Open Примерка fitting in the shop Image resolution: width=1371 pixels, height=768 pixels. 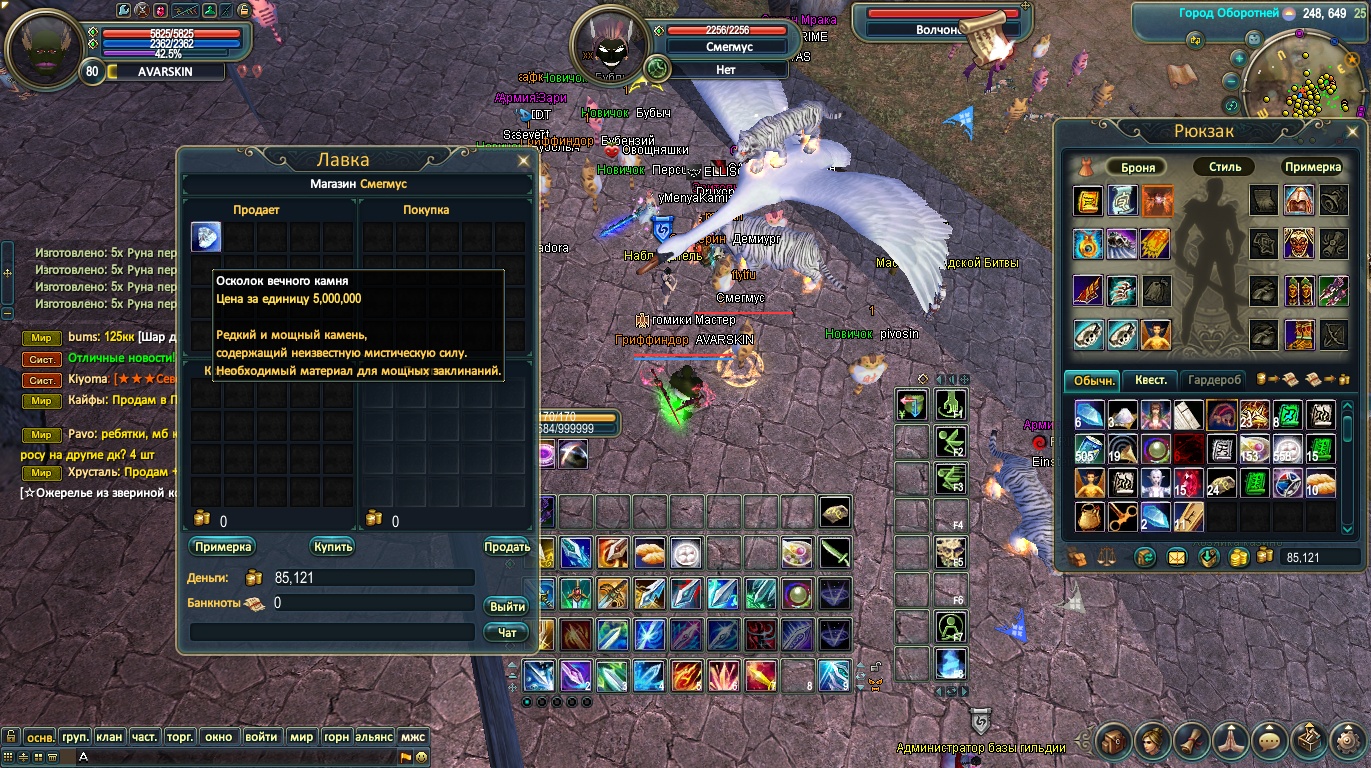[222, 547]
